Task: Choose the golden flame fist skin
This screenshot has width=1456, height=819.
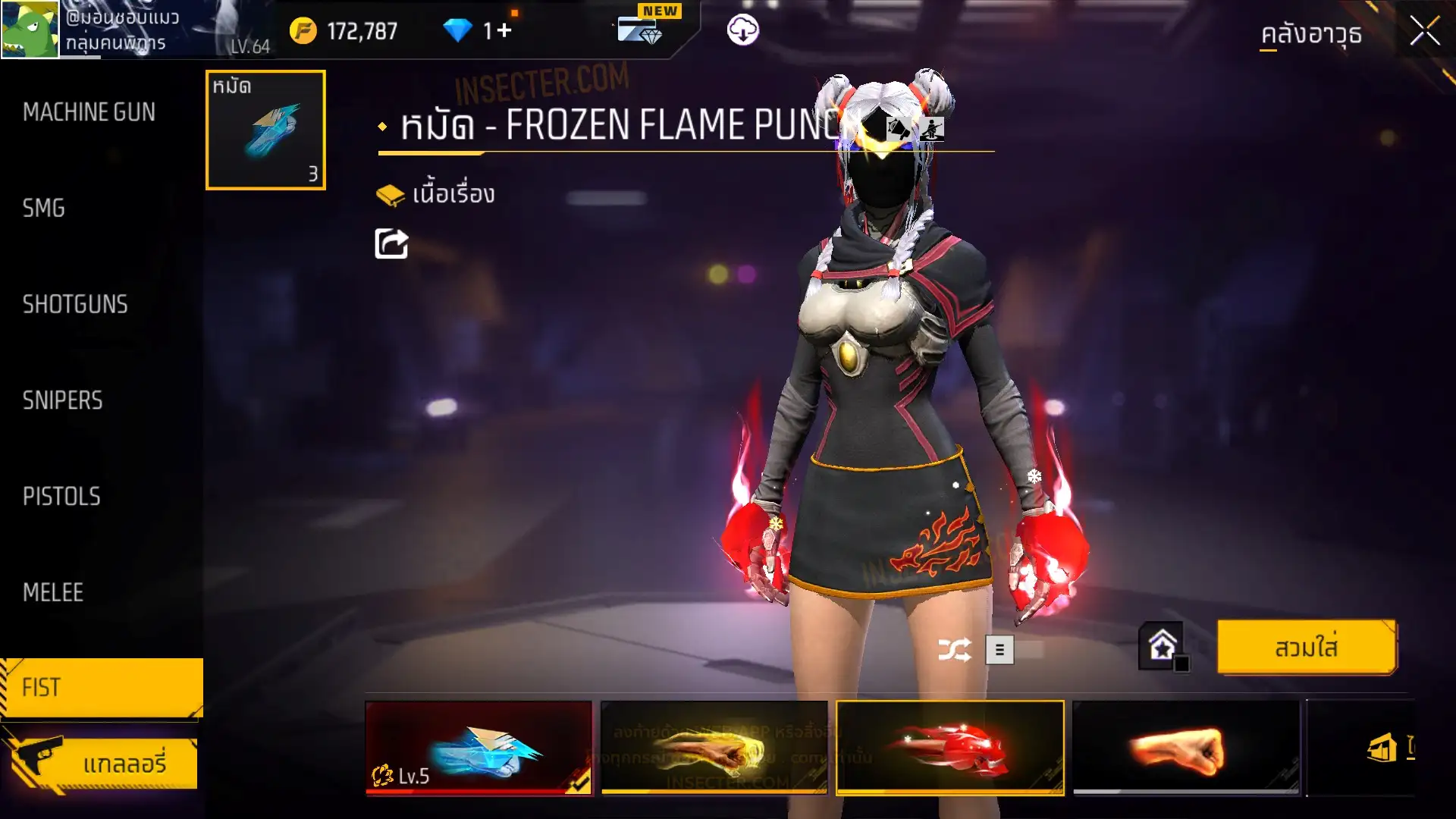Action: tap(714, 748)
